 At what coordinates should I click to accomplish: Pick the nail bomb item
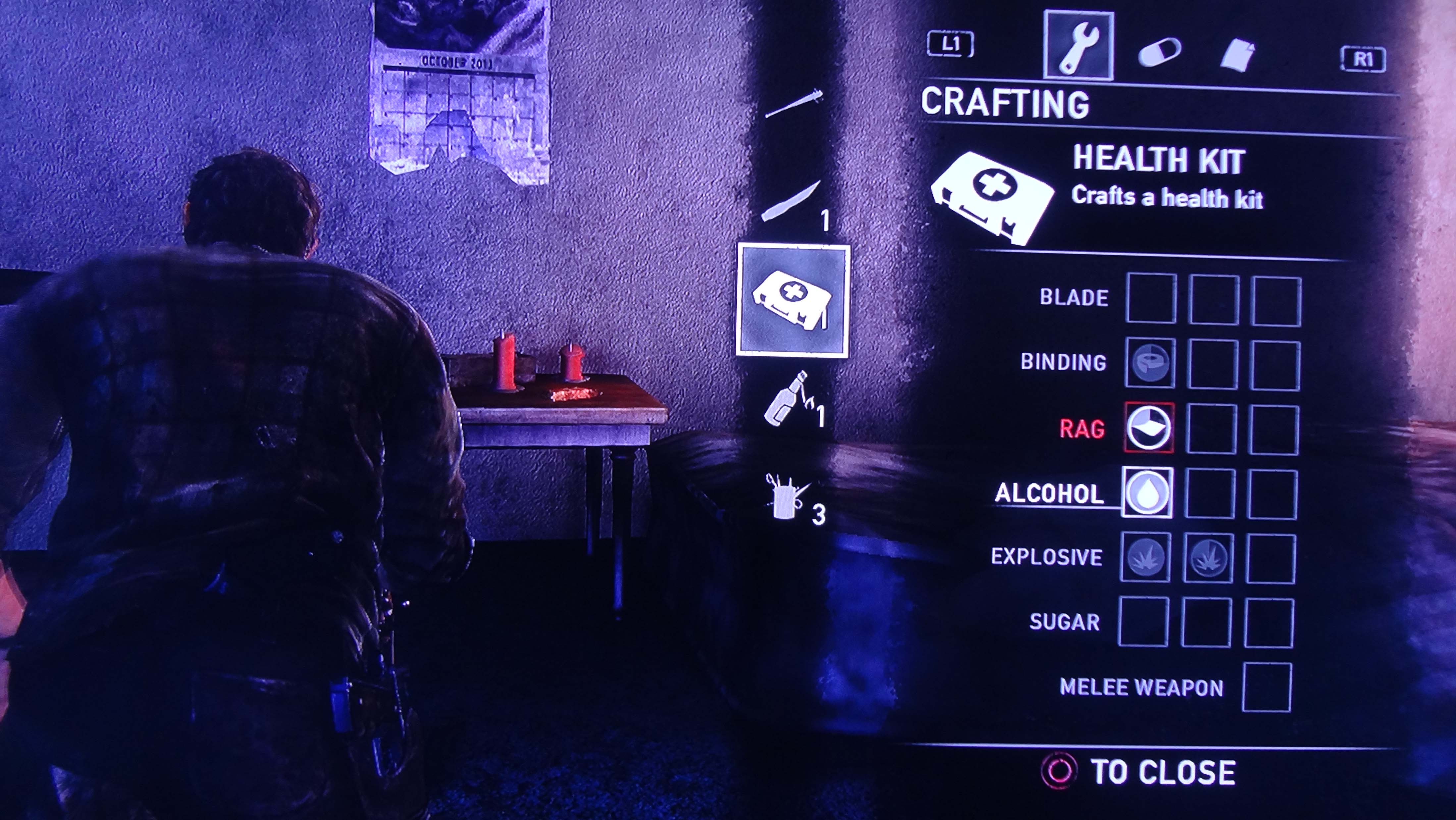click(x=787, y=497)
